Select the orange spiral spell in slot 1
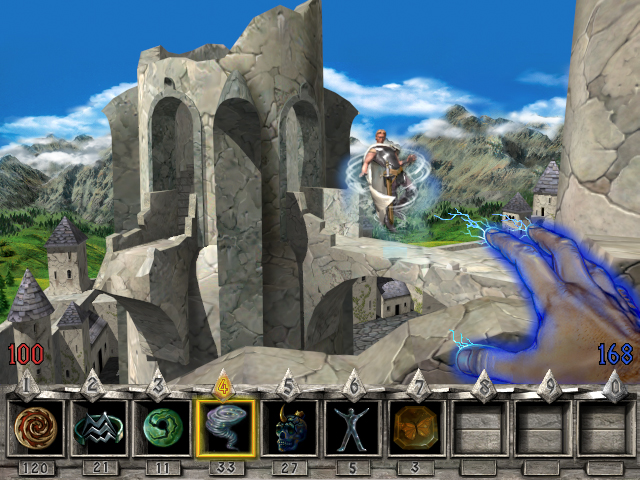Screen dimensions: 640x480 36,428
